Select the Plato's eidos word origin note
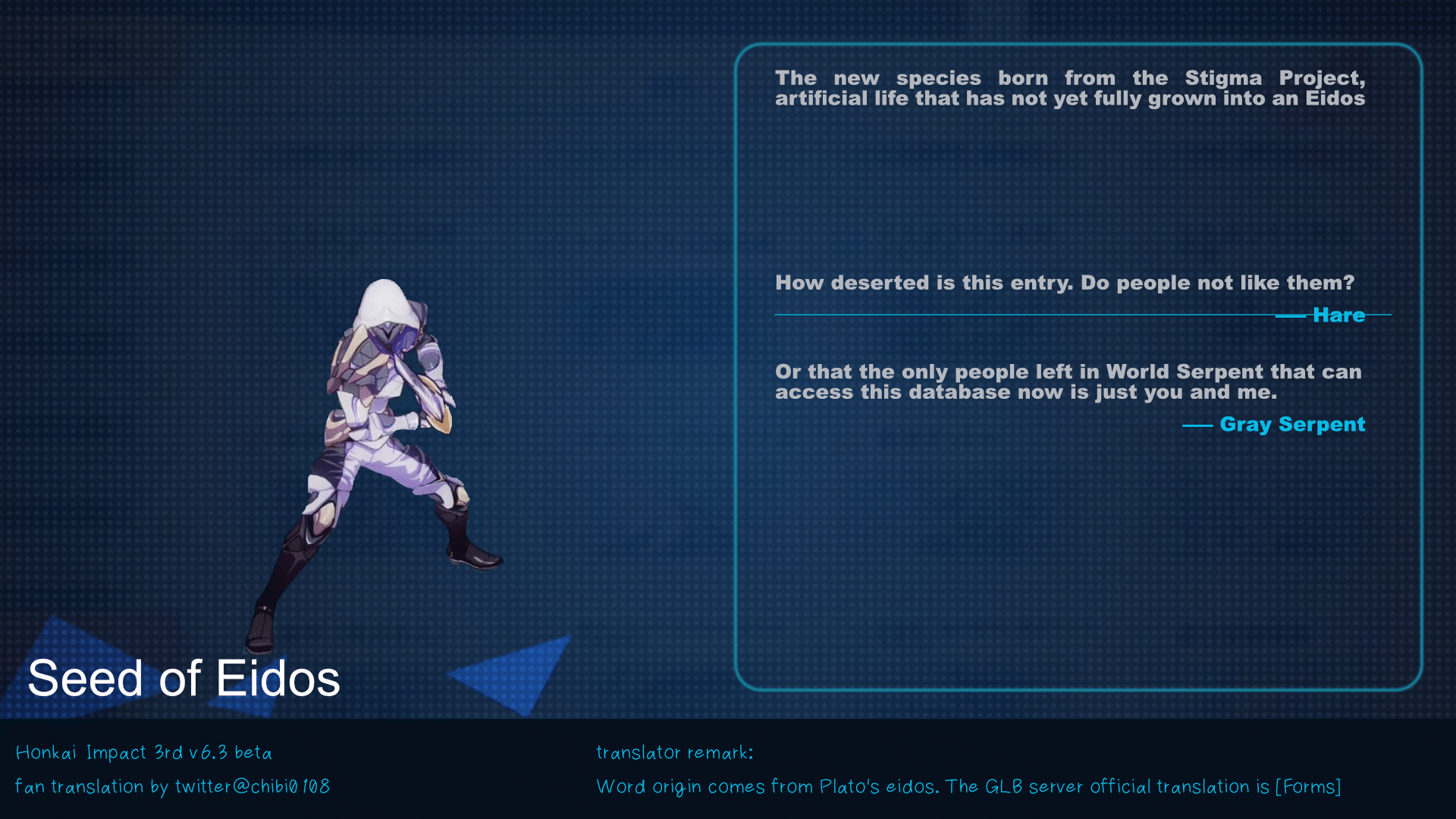 969,786
